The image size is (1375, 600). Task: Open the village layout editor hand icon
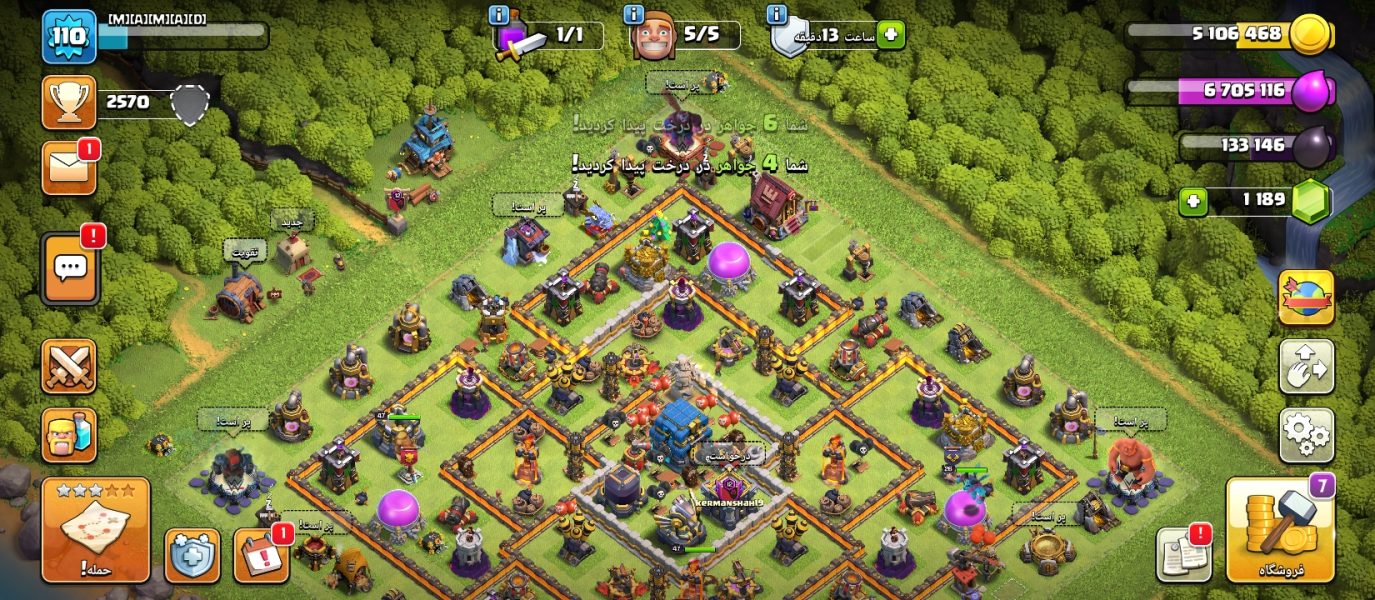(x=1306, y=366)
